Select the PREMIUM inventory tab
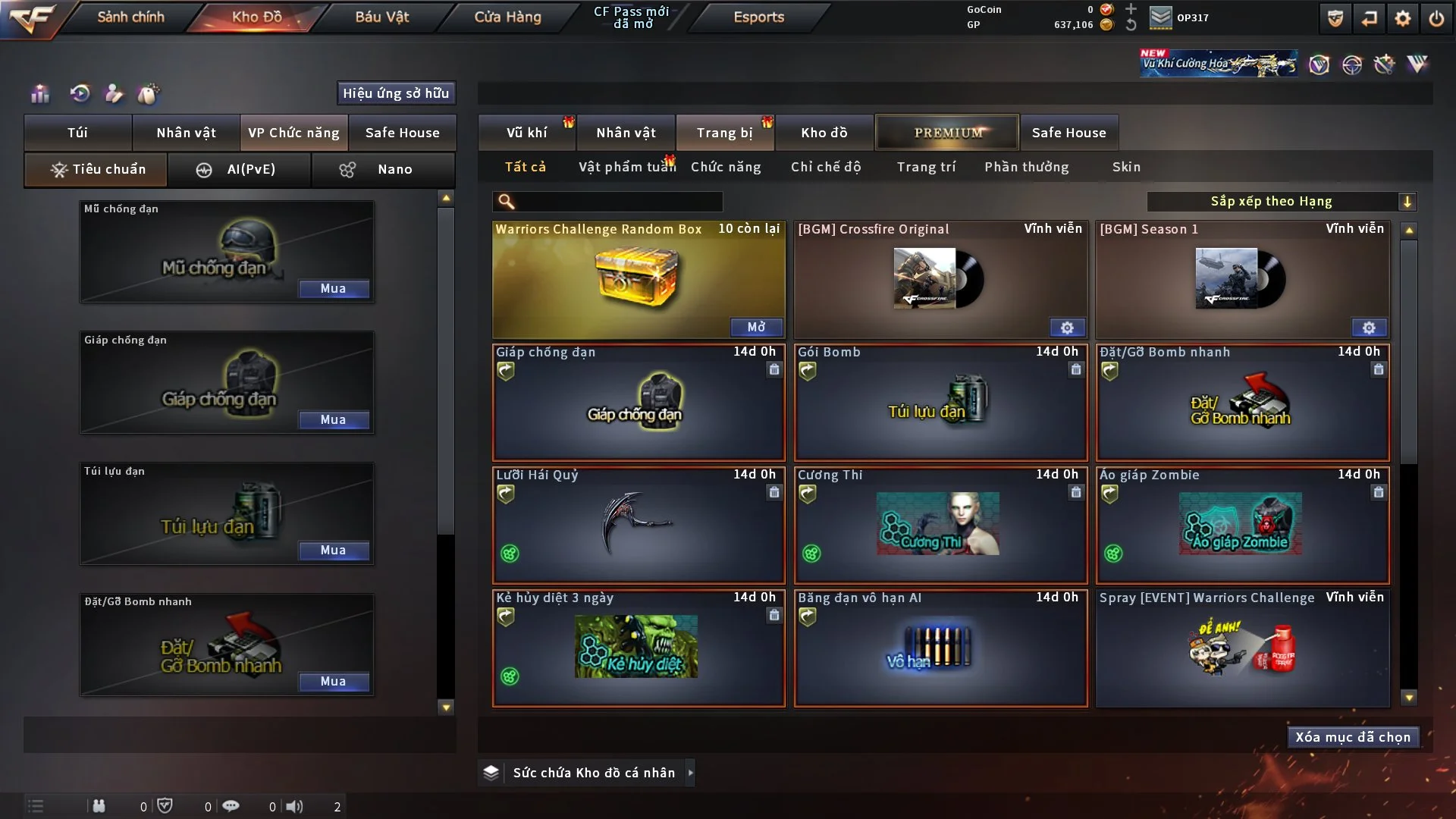This screenshot has height=819, width=1456. point(947,133)
